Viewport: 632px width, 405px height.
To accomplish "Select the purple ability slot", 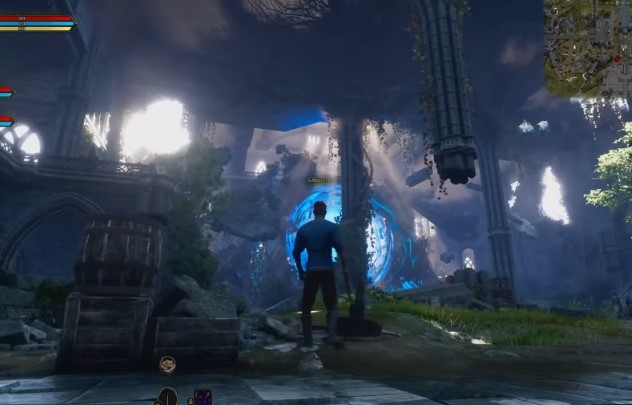I will 202,396.
